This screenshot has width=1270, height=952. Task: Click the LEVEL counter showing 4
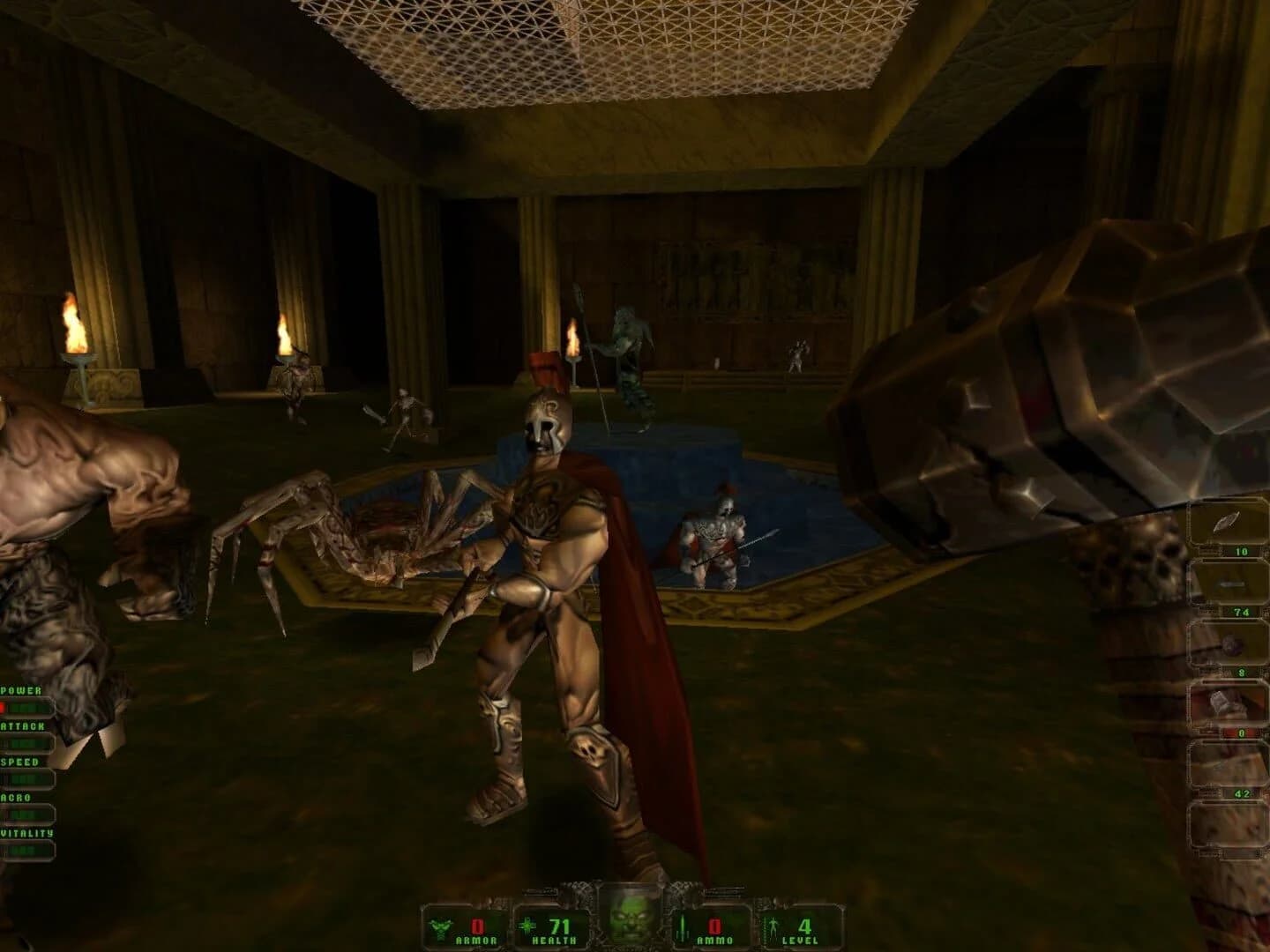804,926
